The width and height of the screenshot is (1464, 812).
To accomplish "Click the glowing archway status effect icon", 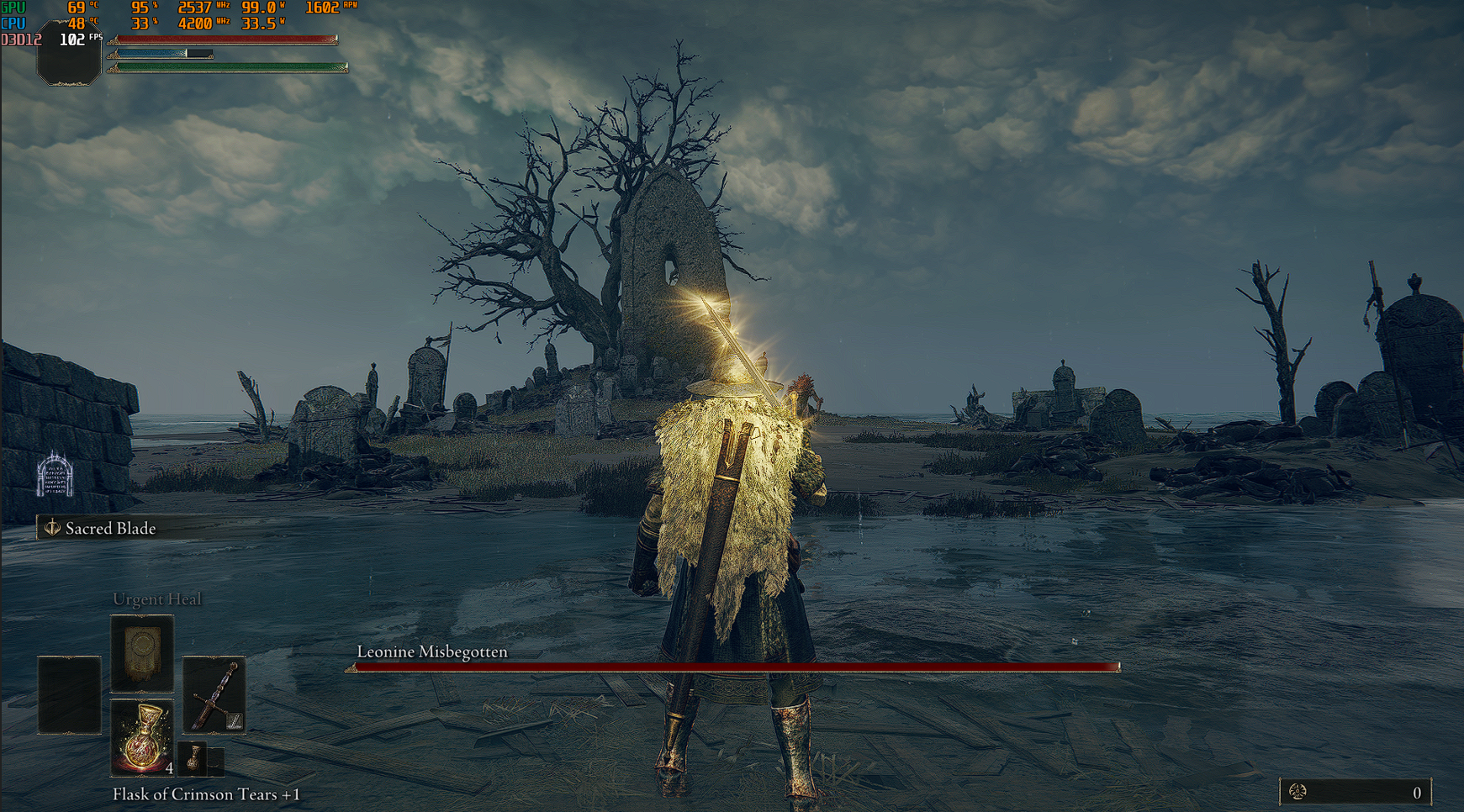I will [55, 475].
